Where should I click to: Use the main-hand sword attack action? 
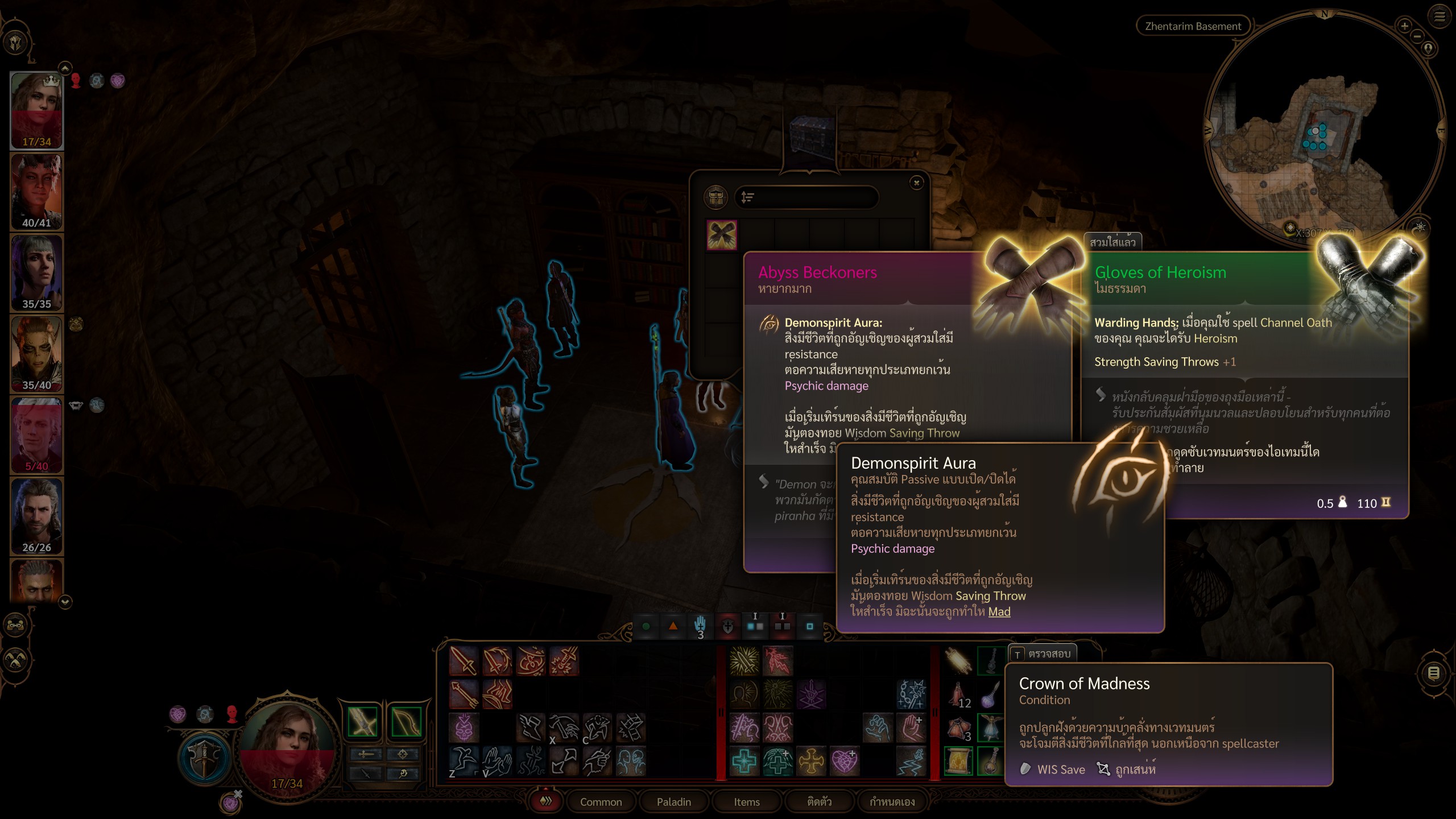pos(464,661)
